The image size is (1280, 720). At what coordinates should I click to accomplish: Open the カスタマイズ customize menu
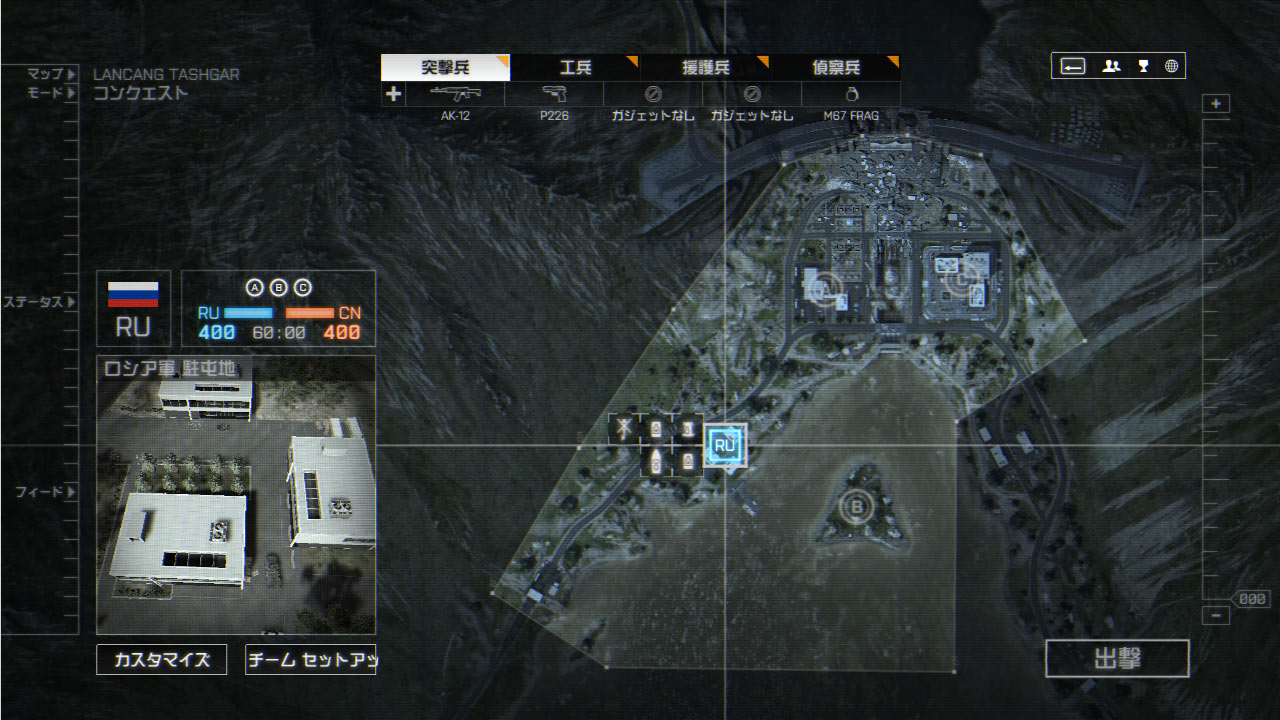point(162,660)
